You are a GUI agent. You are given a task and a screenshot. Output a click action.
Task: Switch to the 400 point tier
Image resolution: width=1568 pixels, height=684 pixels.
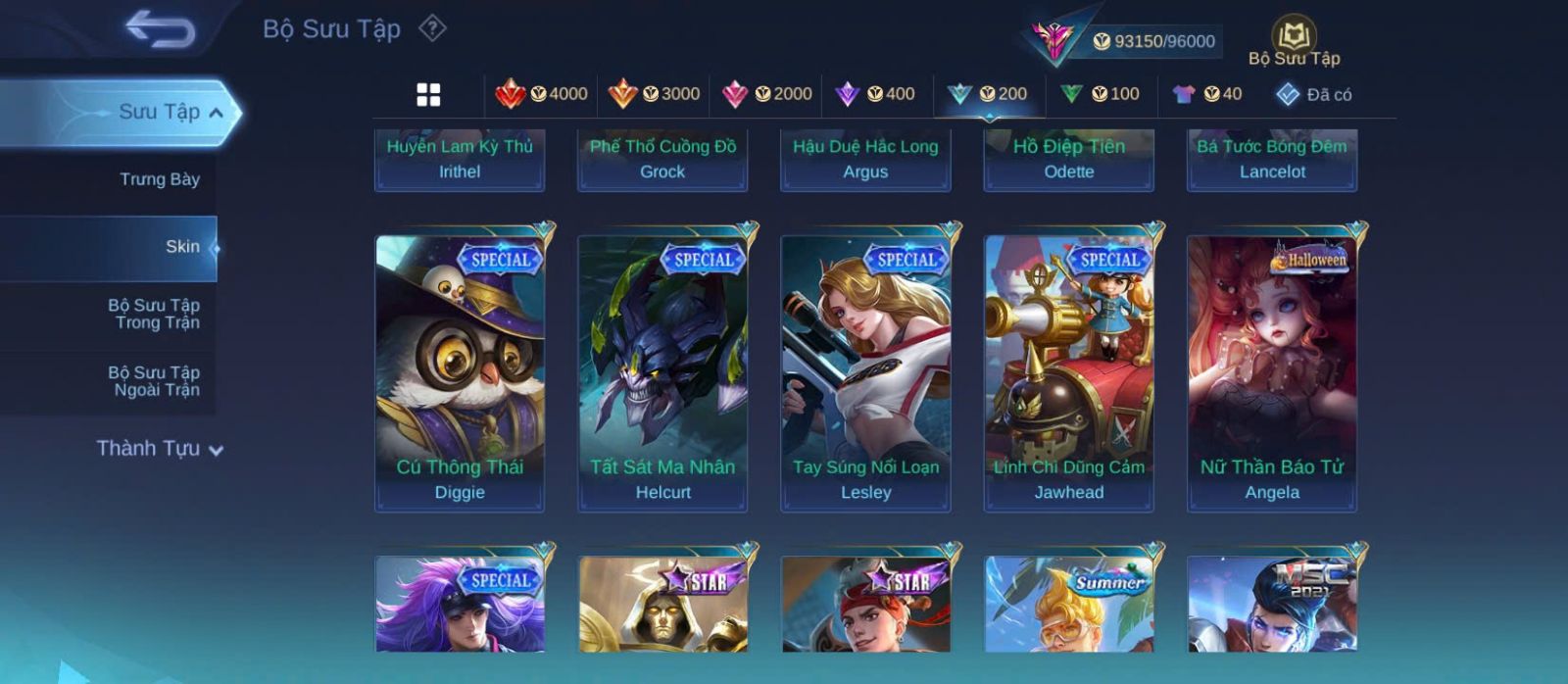point(875,94)
